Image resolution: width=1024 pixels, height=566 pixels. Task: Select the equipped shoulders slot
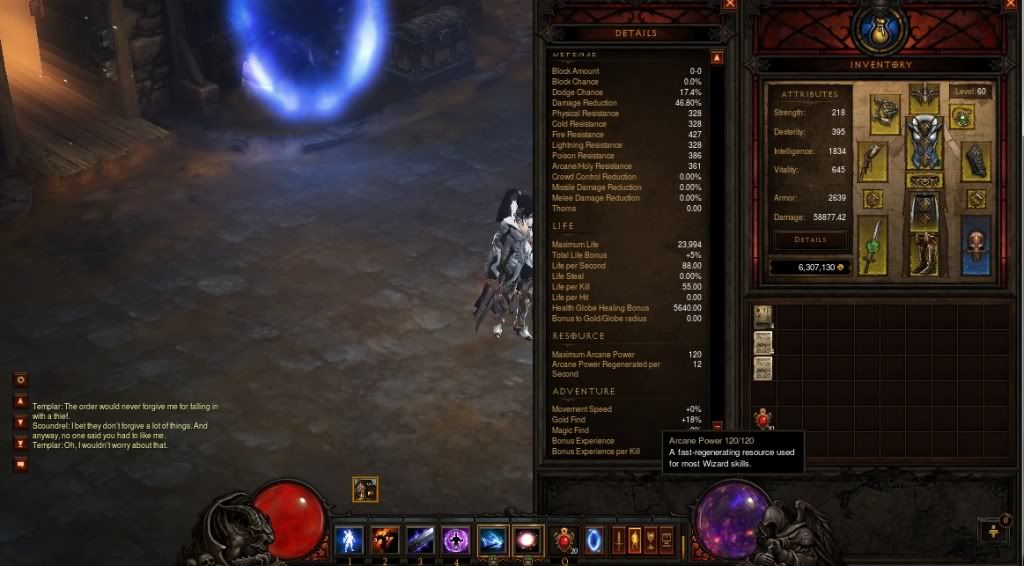click(x=885, y=113)
